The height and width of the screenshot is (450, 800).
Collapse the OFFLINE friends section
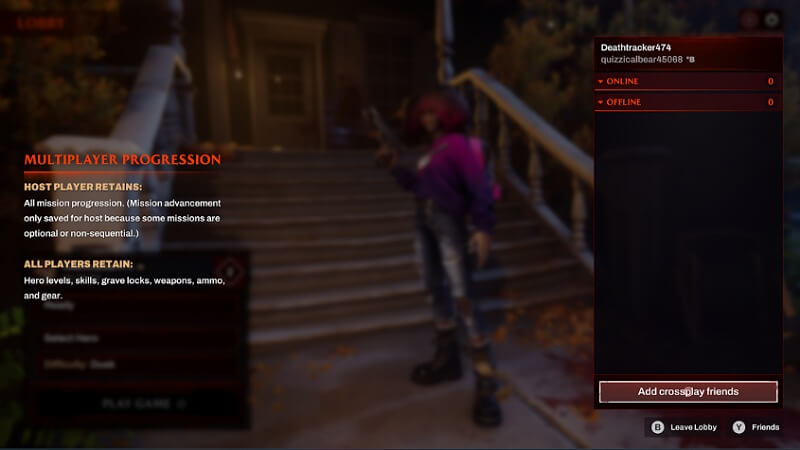point(601,102)
